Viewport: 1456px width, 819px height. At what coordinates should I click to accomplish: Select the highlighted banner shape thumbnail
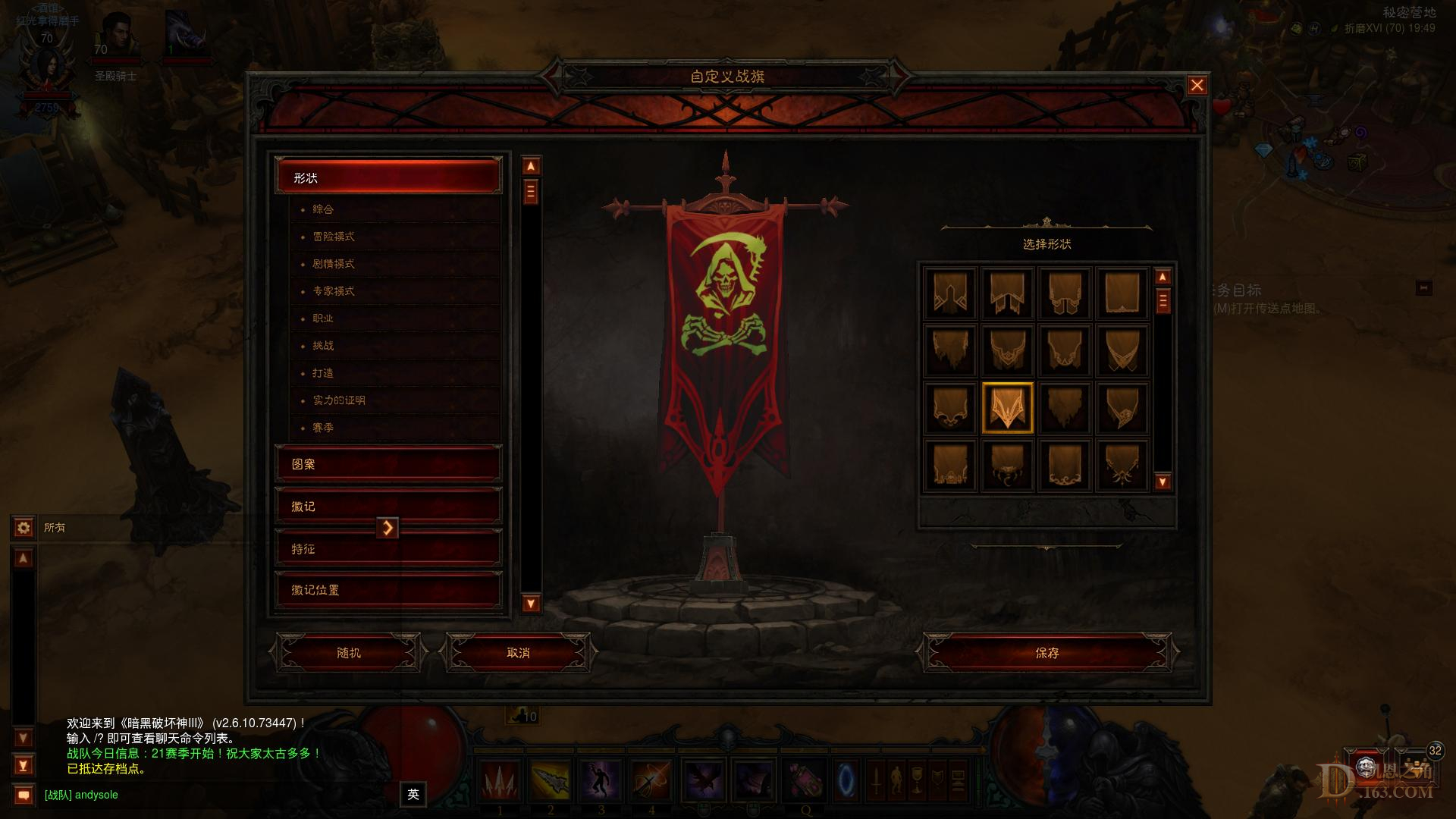1007,408
